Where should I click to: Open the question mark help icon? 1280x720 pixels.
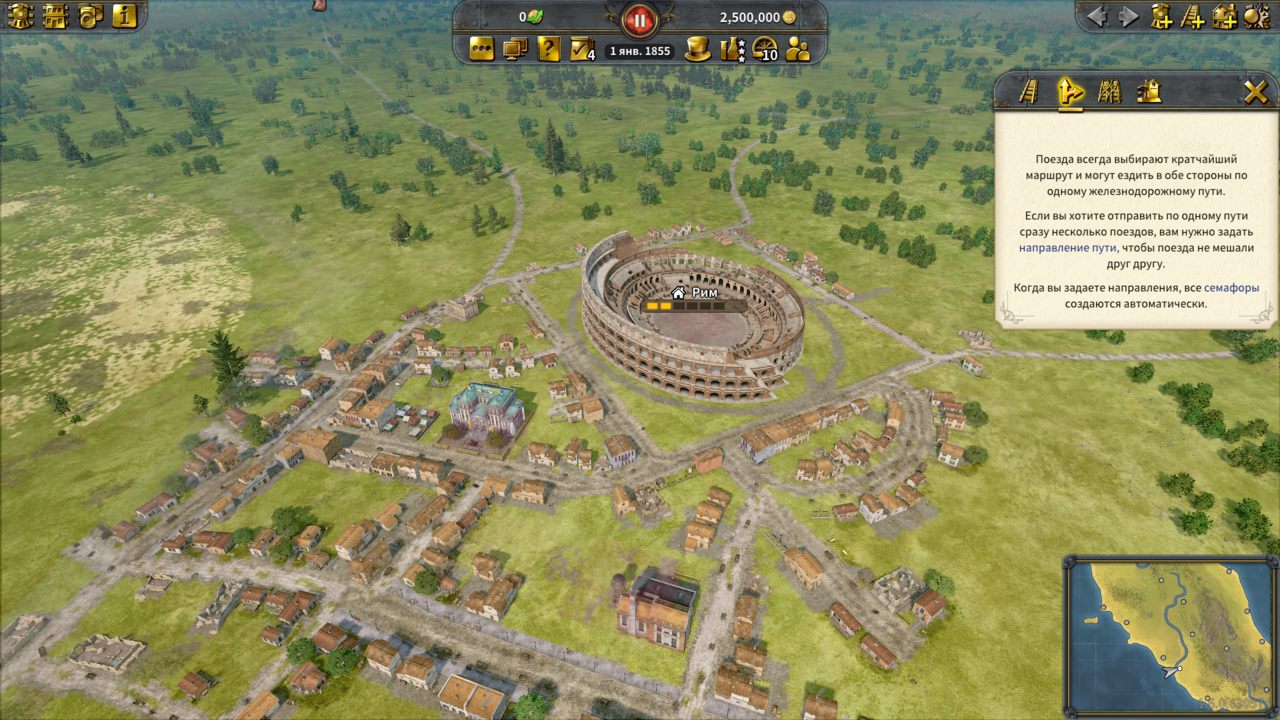[548, 49]
